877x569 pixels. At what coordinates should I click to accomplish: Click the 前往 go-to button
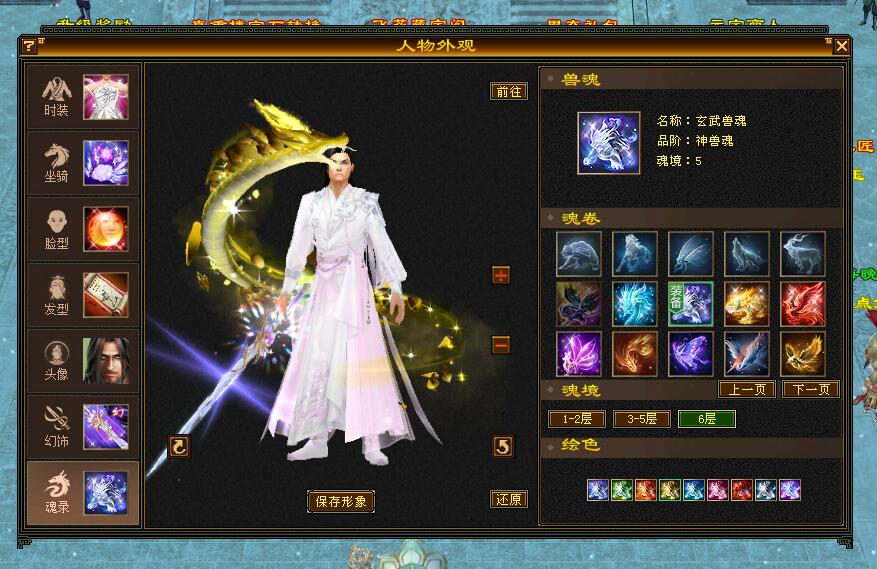point(509,91)
